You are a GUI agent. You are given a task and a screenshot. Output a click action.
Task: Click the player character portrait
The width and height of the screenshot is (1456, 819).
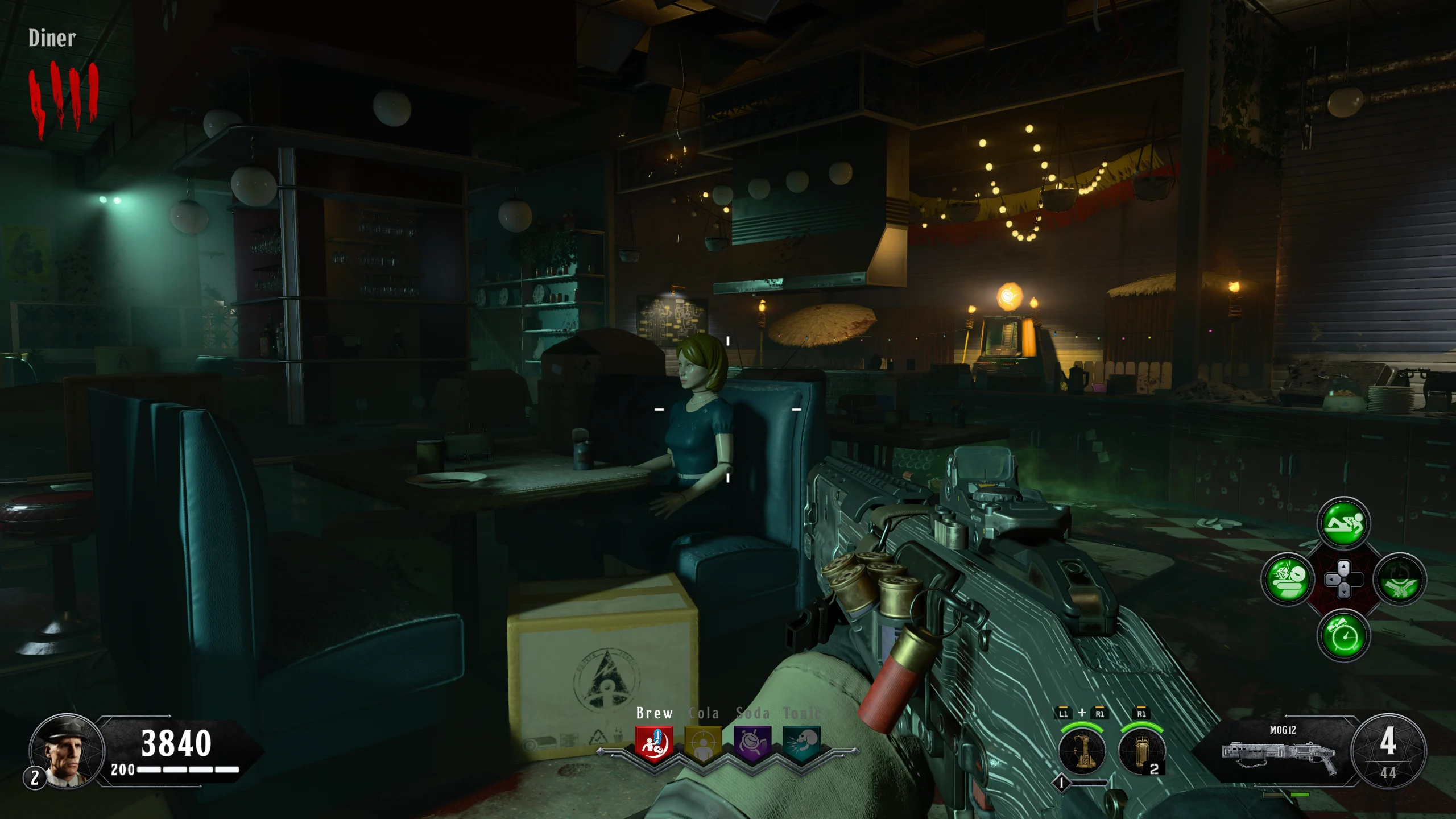pos(67,751)
